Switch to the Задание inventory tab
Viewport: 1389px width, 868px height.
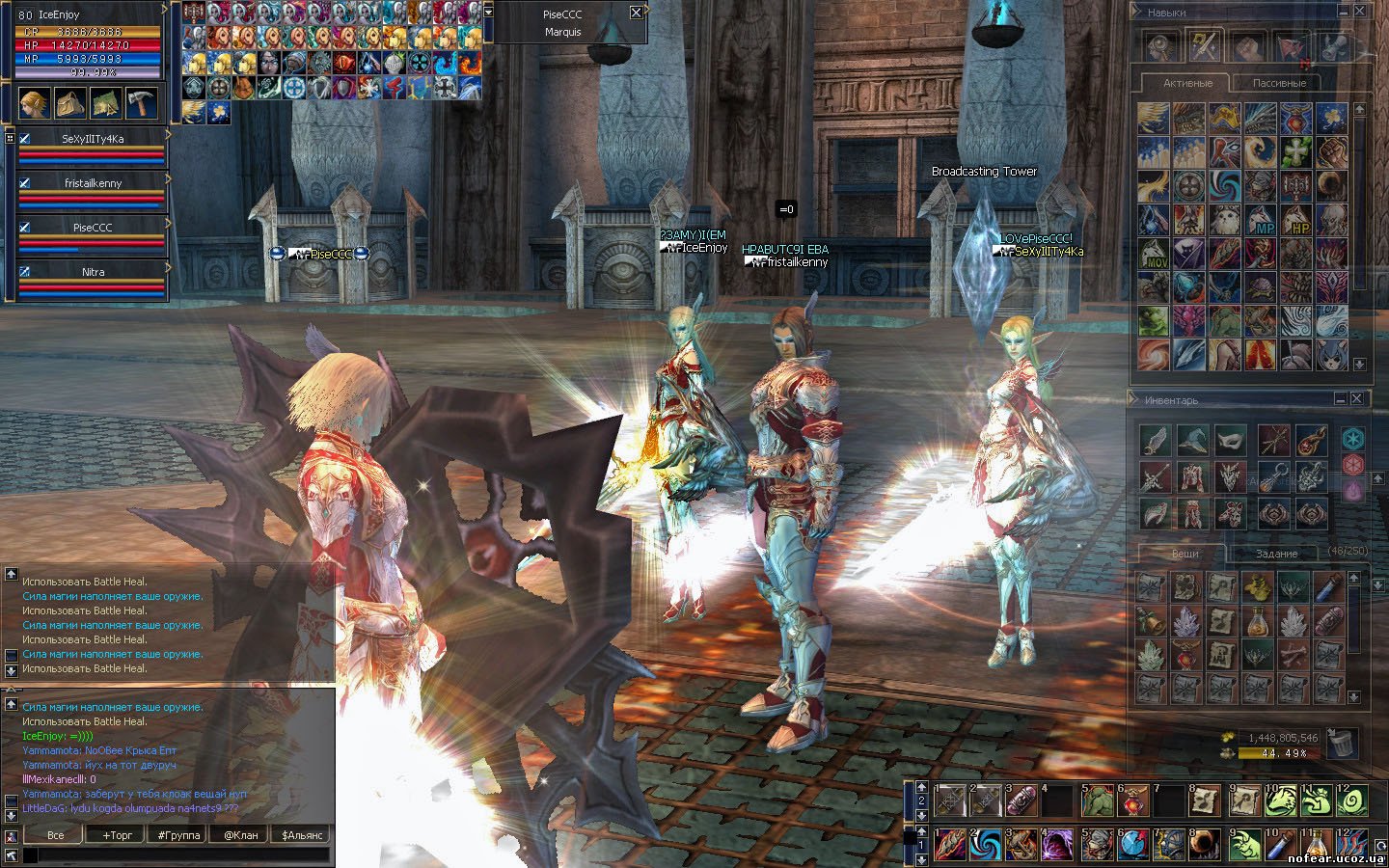(x=1276, y=554)
